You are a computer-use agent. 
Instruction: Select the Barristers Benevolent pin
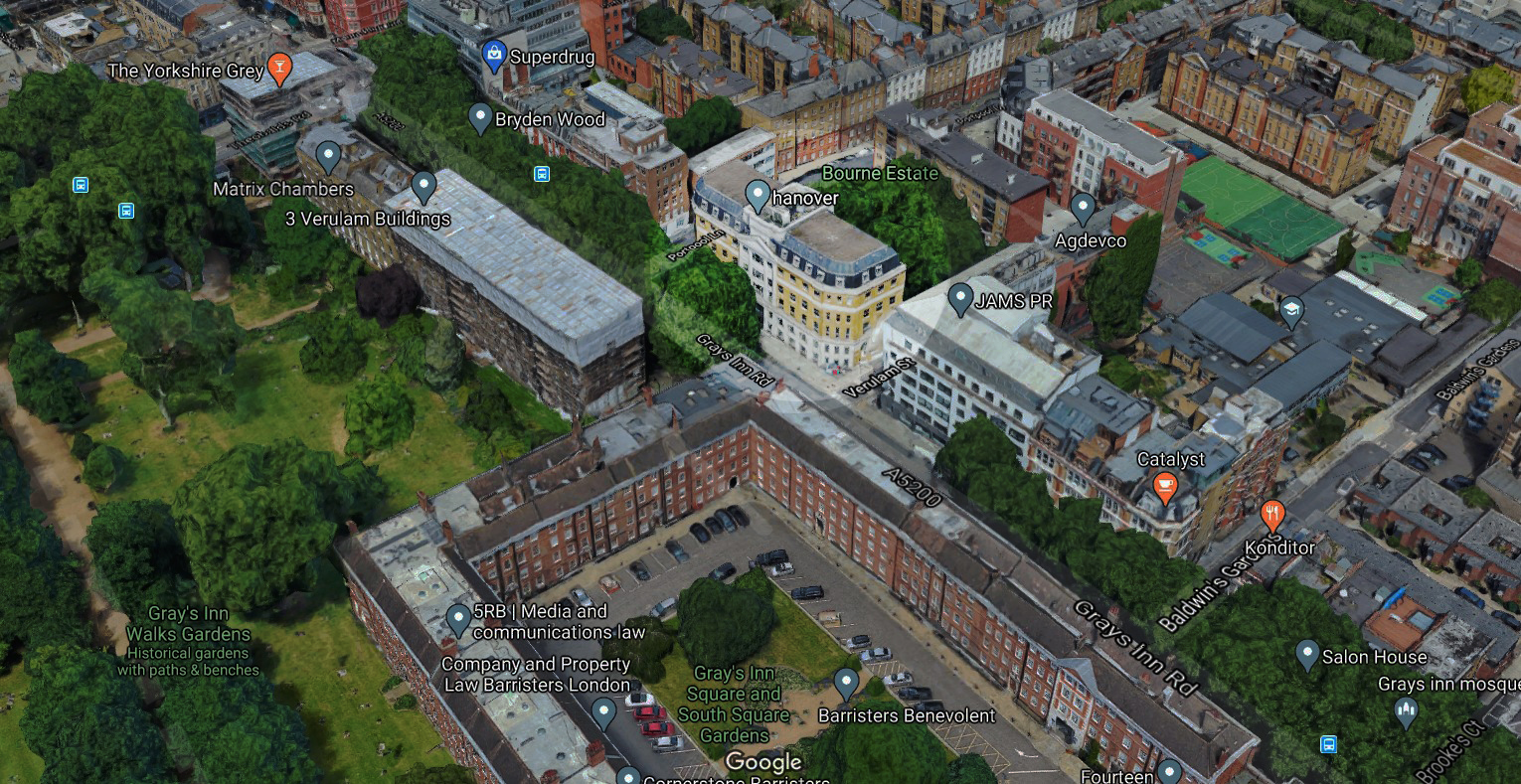pos(846,683)
